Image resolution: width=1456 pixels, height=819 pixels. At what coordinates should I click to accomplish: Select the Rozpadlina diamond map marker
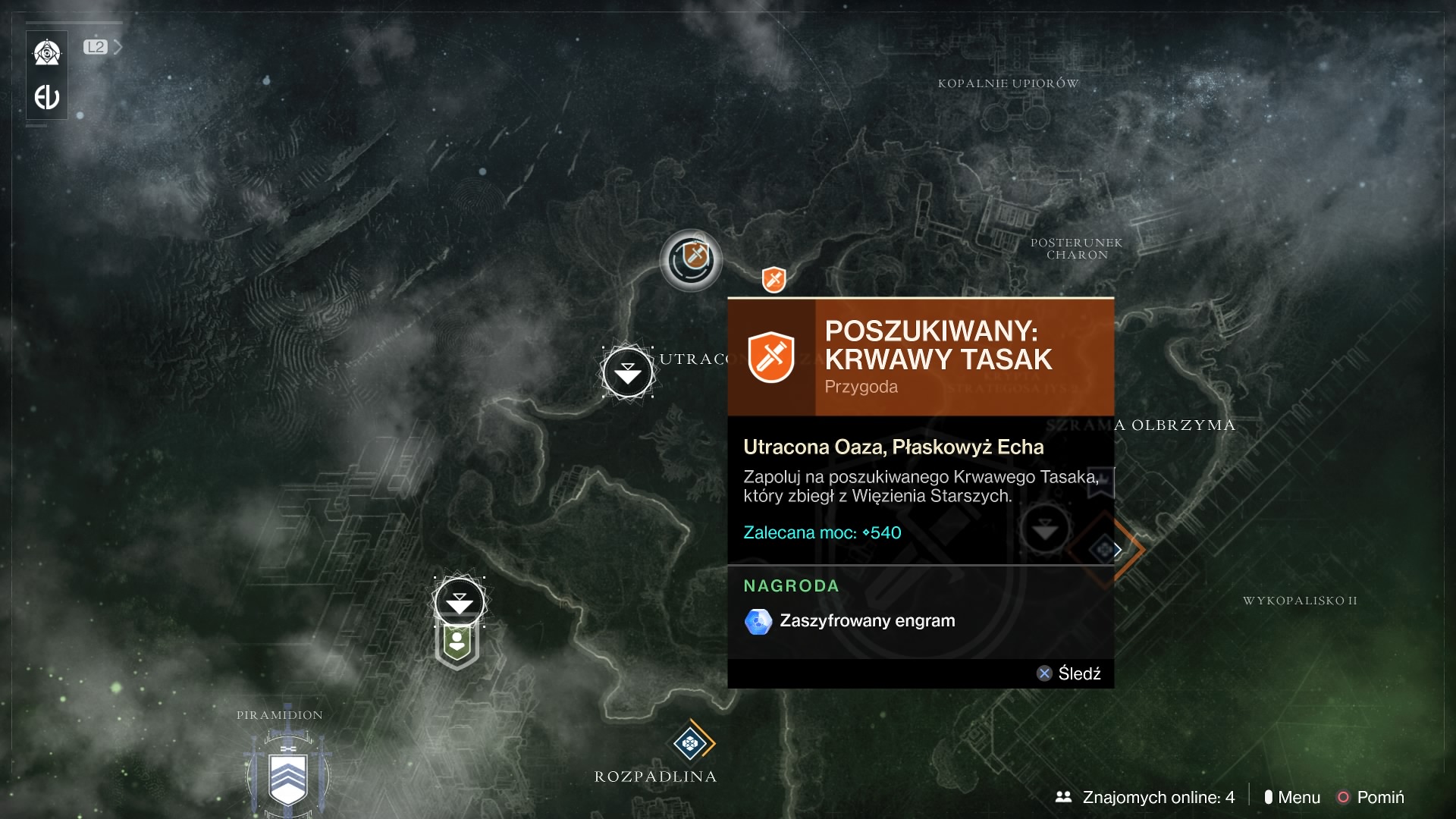pyautogui.click(x=690, y=743)
